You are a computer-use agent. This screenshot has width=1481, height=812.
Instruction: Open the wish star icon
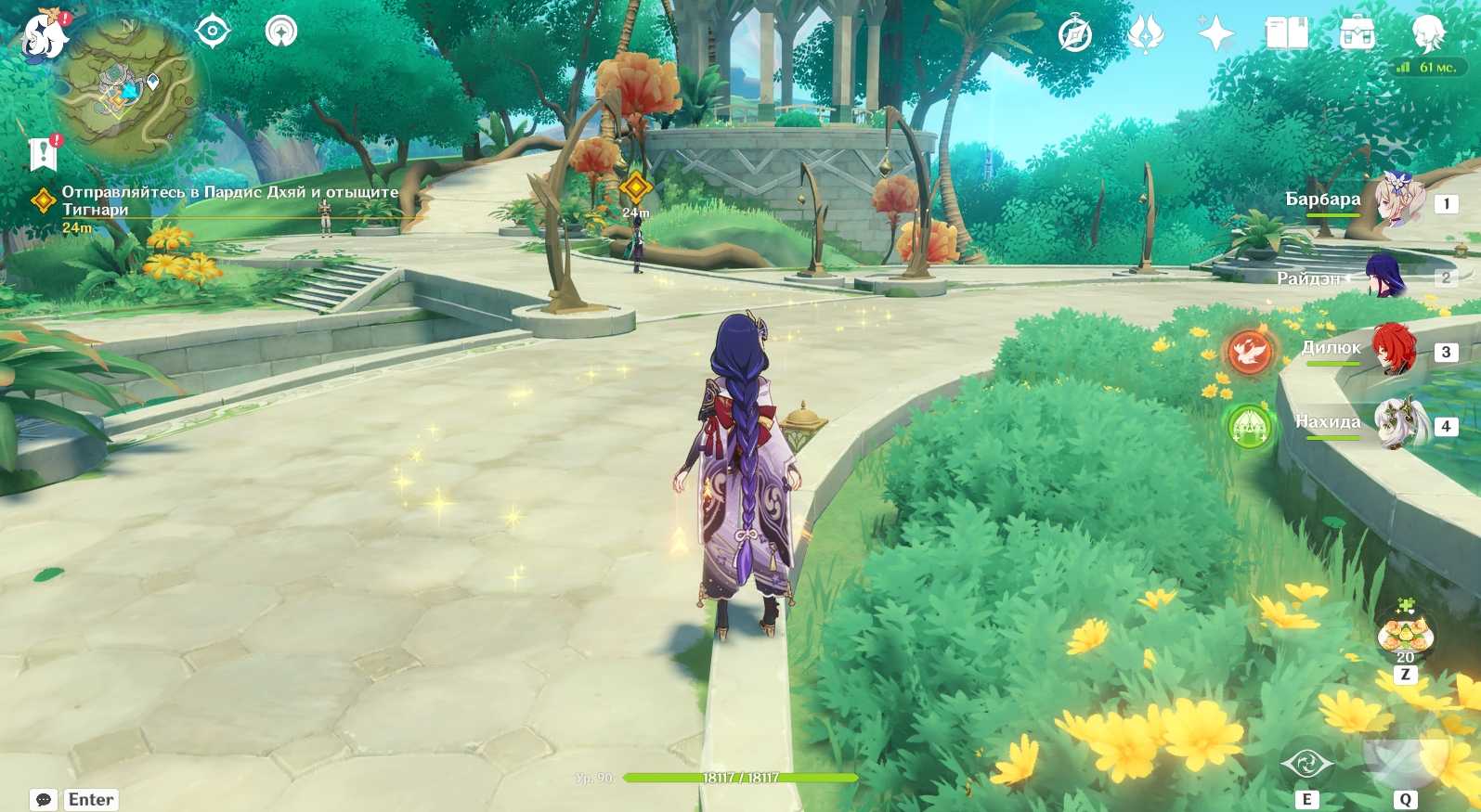click(1215, 35)
